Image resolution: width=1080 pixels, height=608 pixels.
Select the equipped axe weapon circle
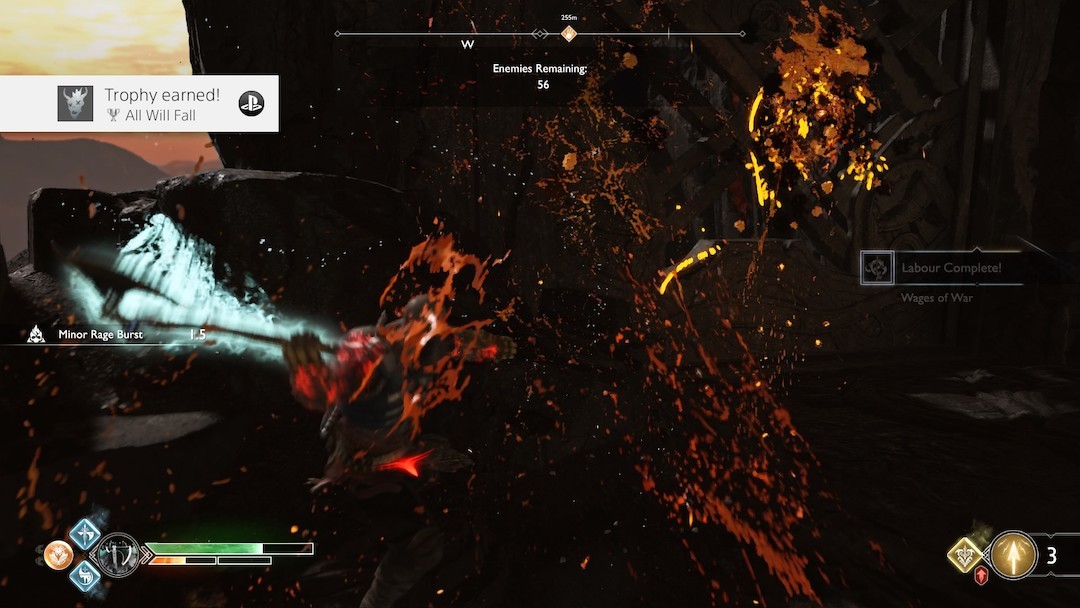(119, 552)
